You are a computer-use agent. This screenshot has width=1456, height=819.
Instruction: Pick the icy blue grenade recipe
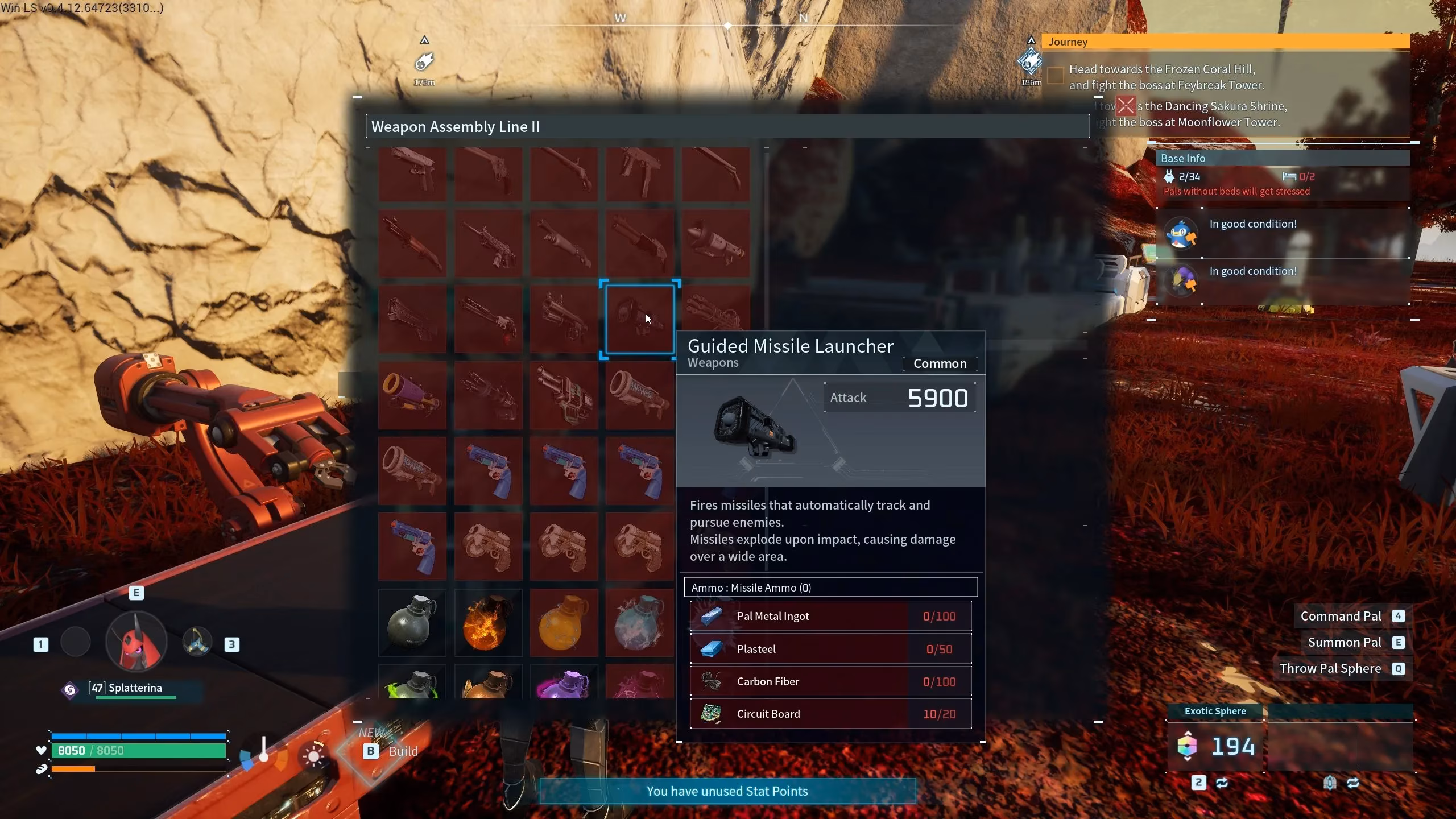640,622
